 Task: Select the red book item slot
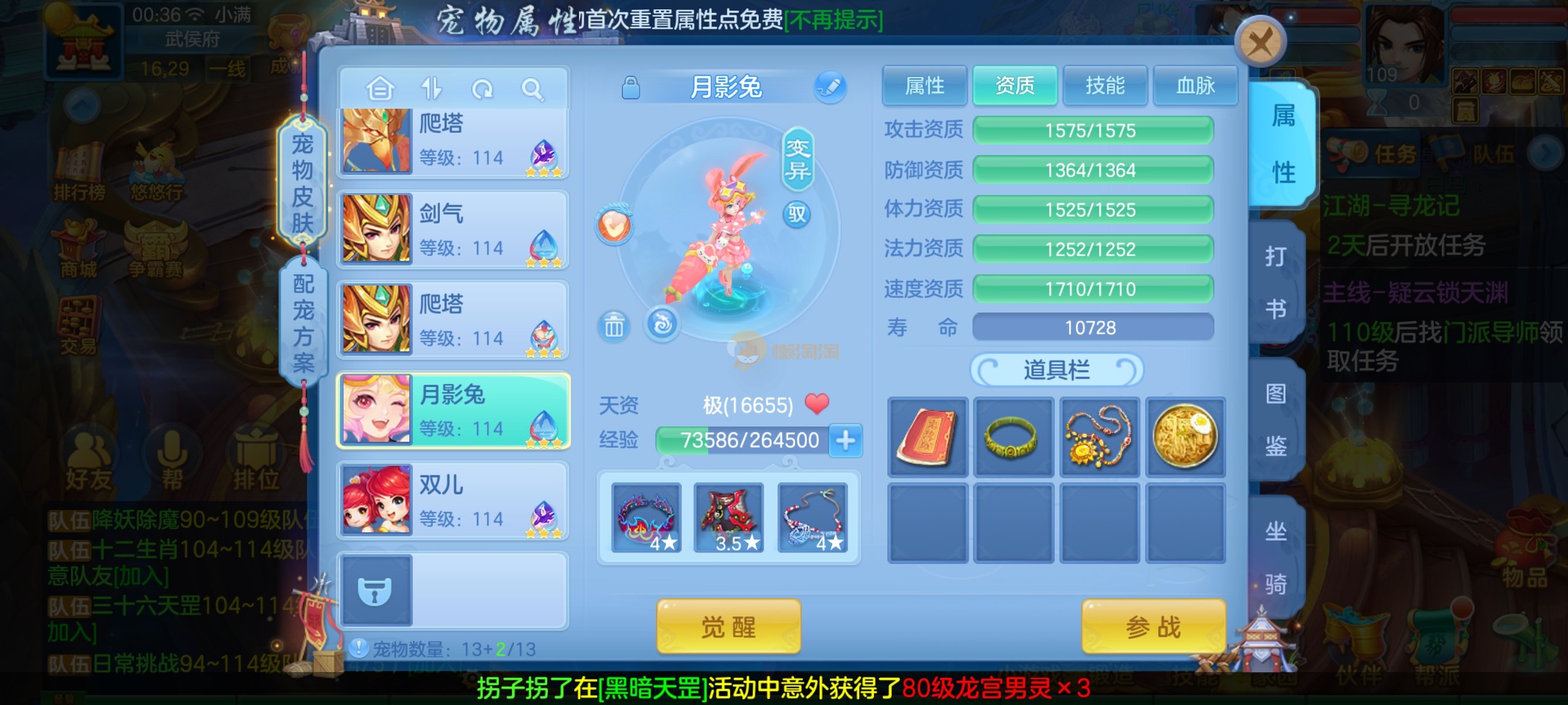click(927, 437)
